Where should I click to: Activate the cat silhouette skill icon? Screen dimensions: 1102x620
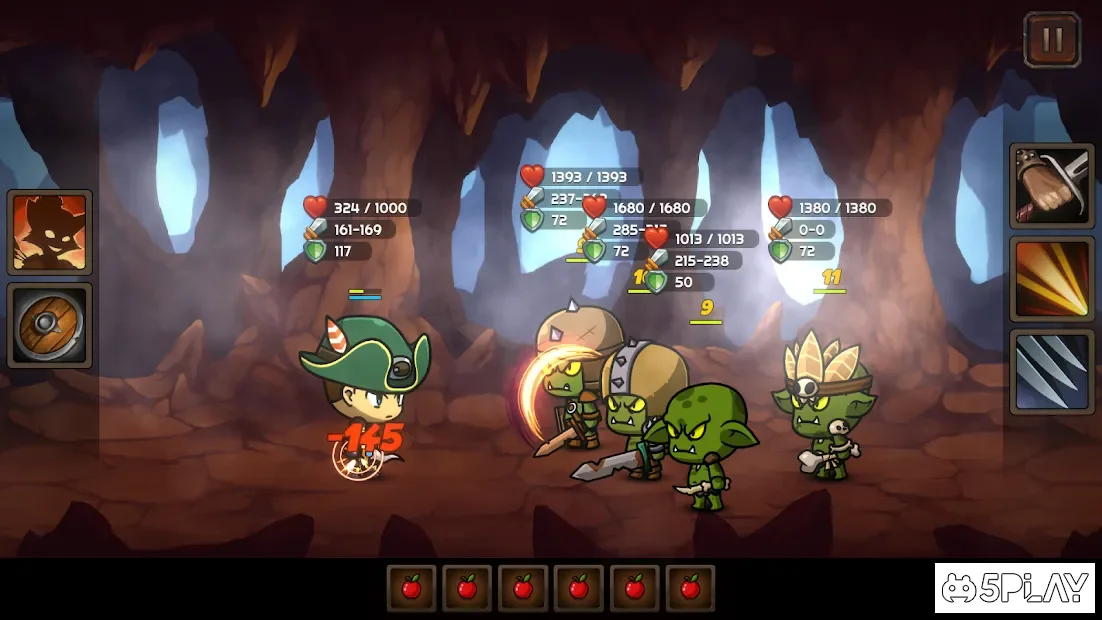point(50,232)
